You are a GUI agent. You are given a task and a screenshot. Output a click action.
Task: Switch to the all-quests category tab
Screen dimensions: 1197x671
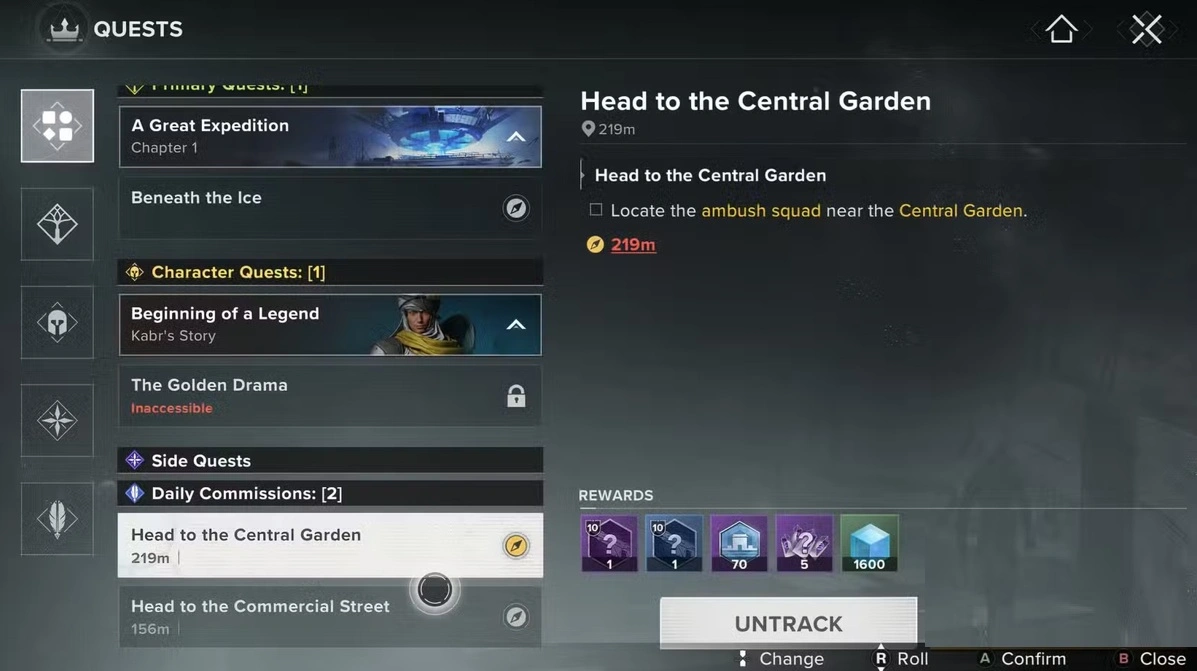pyautogui.click(x=57, y=126)
